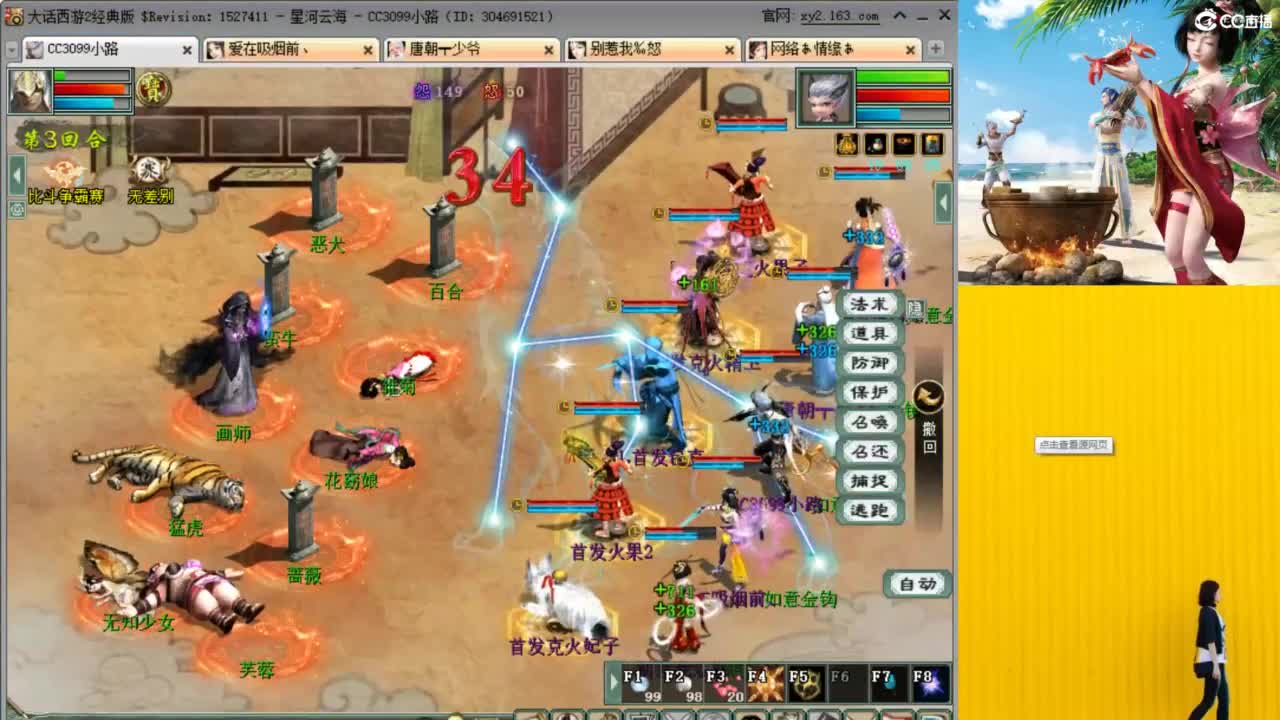Switch to the 唐朝十少爷 tab
This screenshot has height=720, width=1280.
pos(460,48)
